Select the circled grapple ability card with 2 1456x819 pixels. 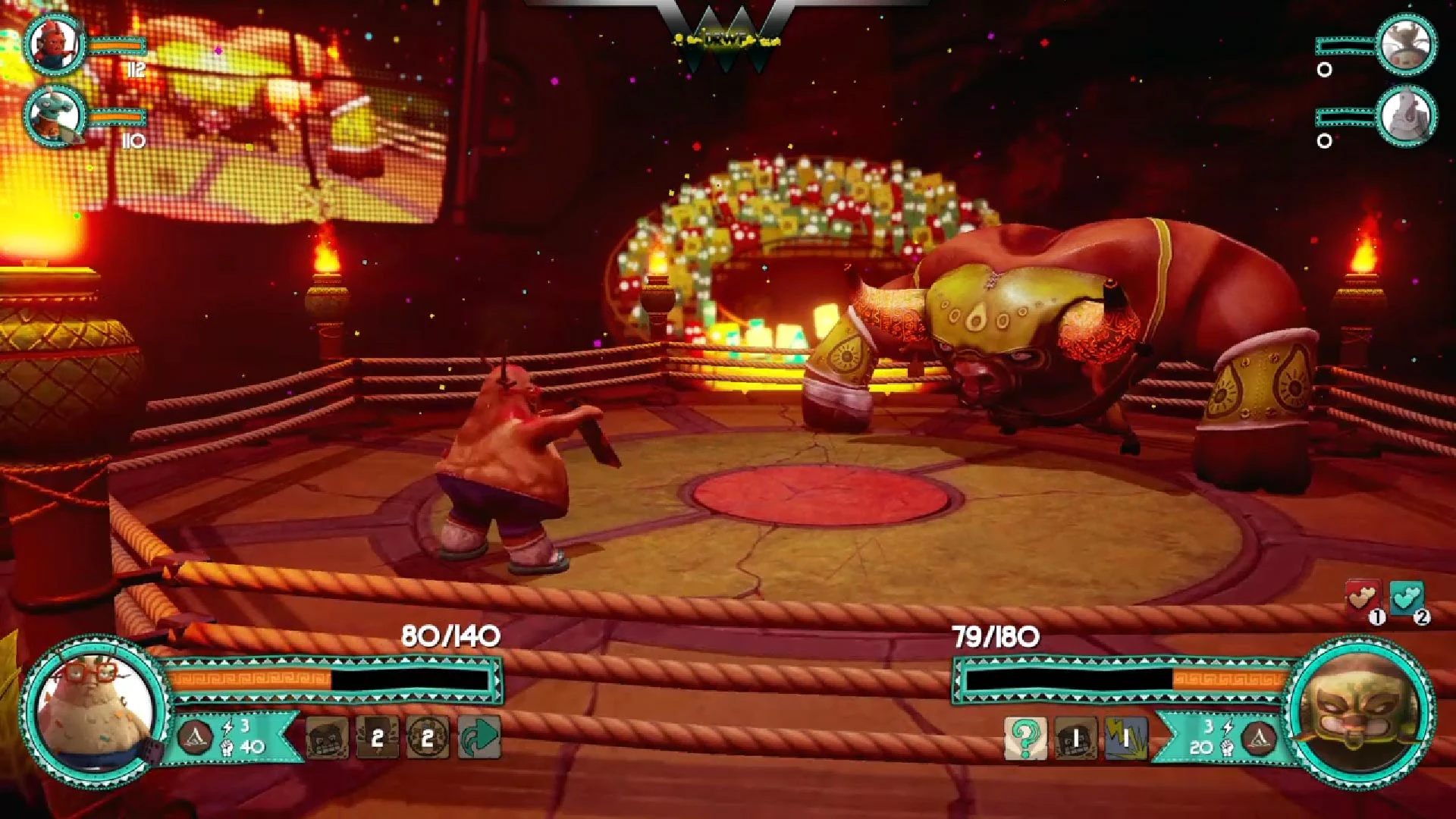tap(427, 736)
